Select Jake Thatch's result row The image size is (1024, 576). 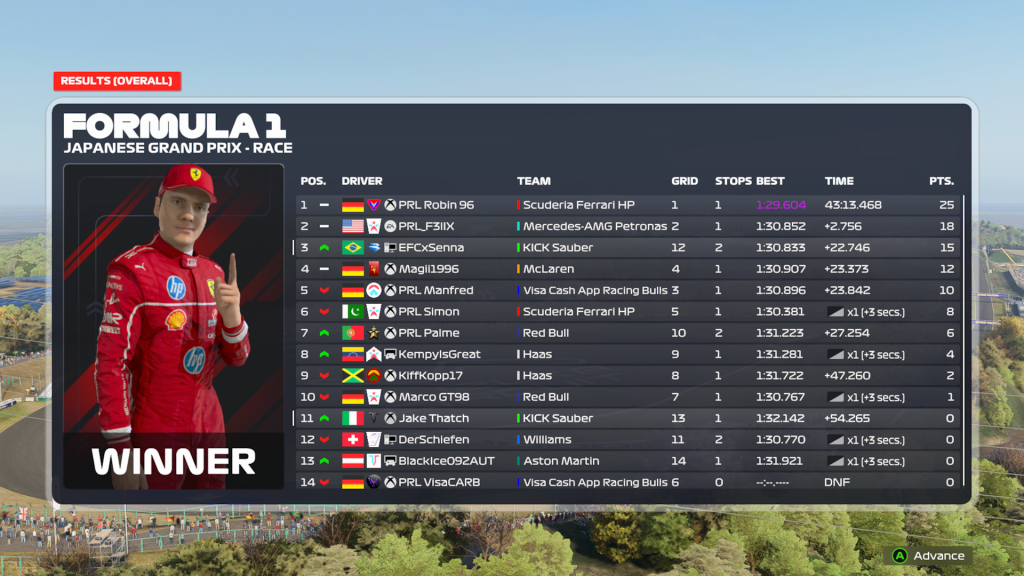tap(630, 418)
